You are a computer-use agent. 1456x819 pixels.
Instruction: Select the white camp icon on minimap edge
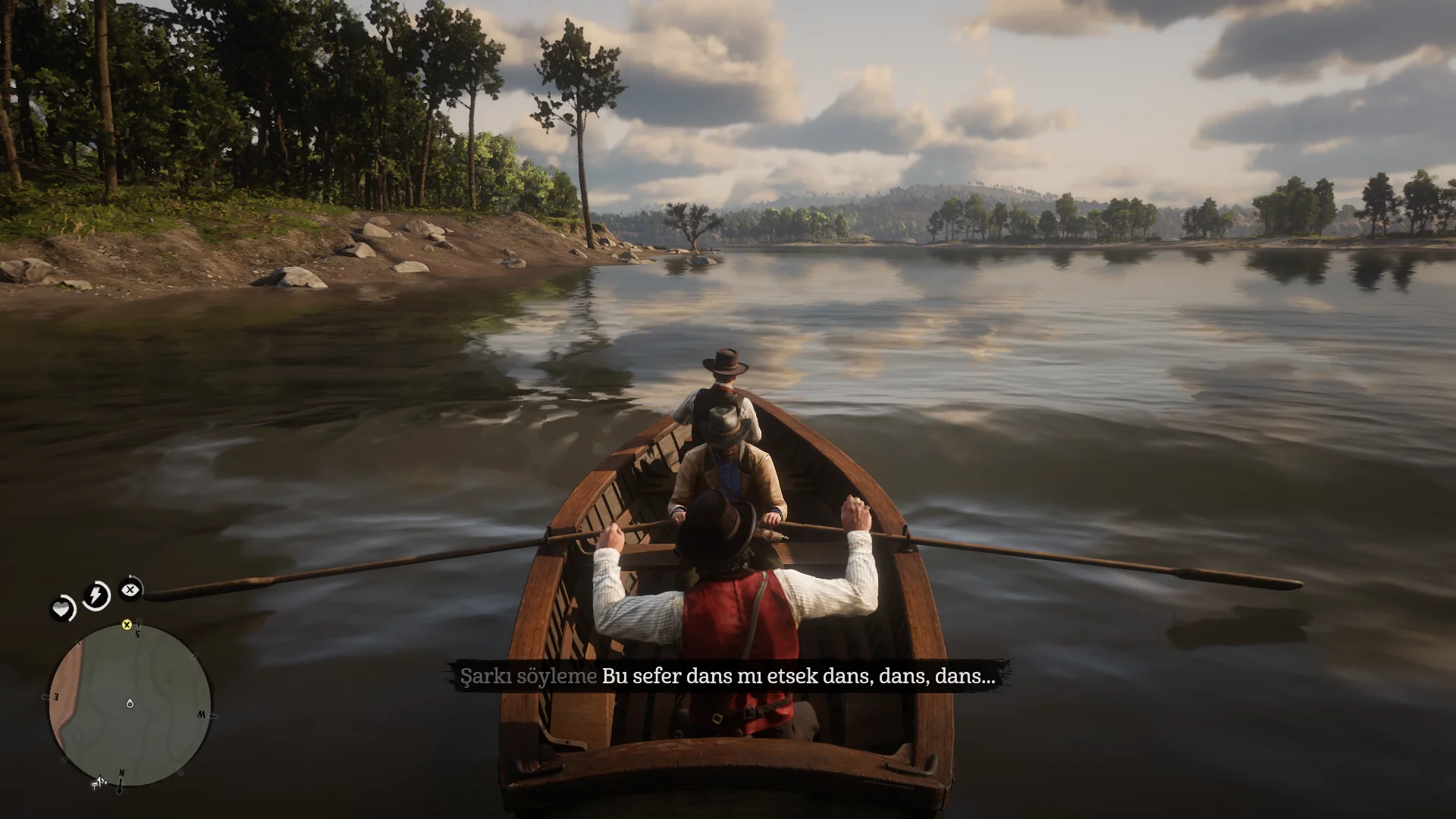tap(98, 782)
